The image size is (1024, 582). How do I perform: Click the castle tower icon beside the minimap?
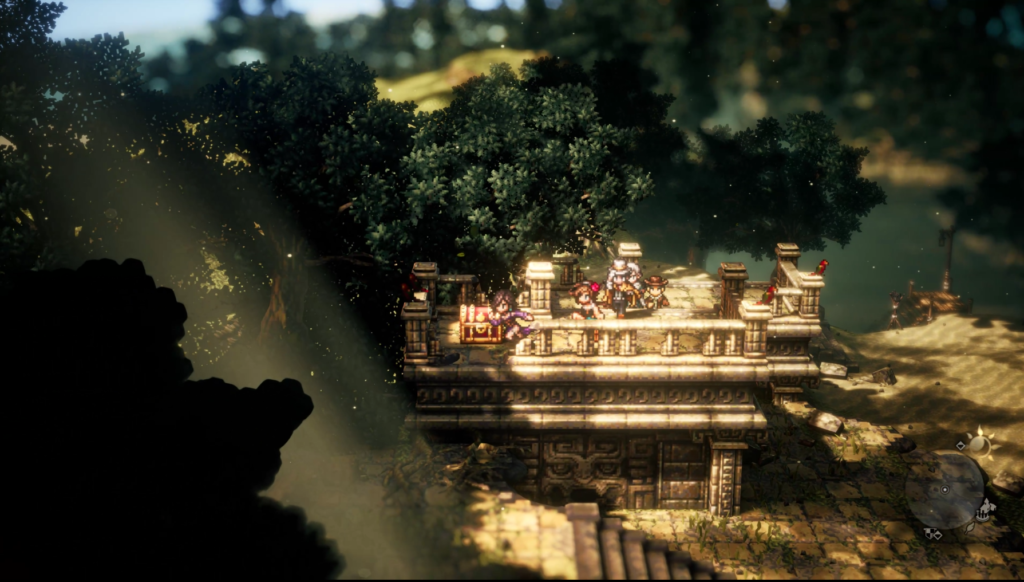pos(986,510)
